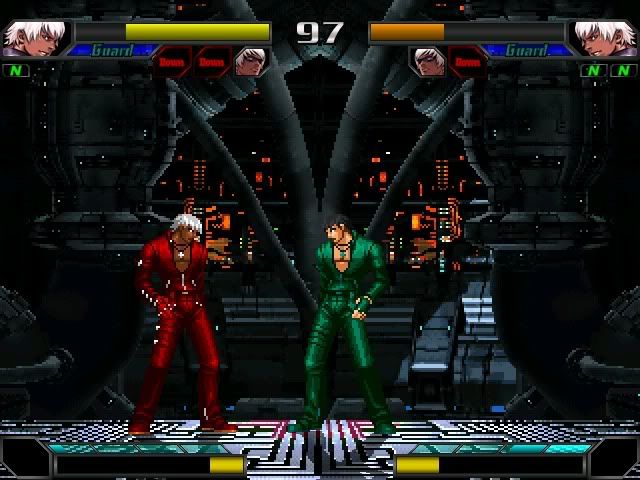Select player one's small remaining teammate portrait
This screenshot has width=640, height=480.
[x=250, y=62]
